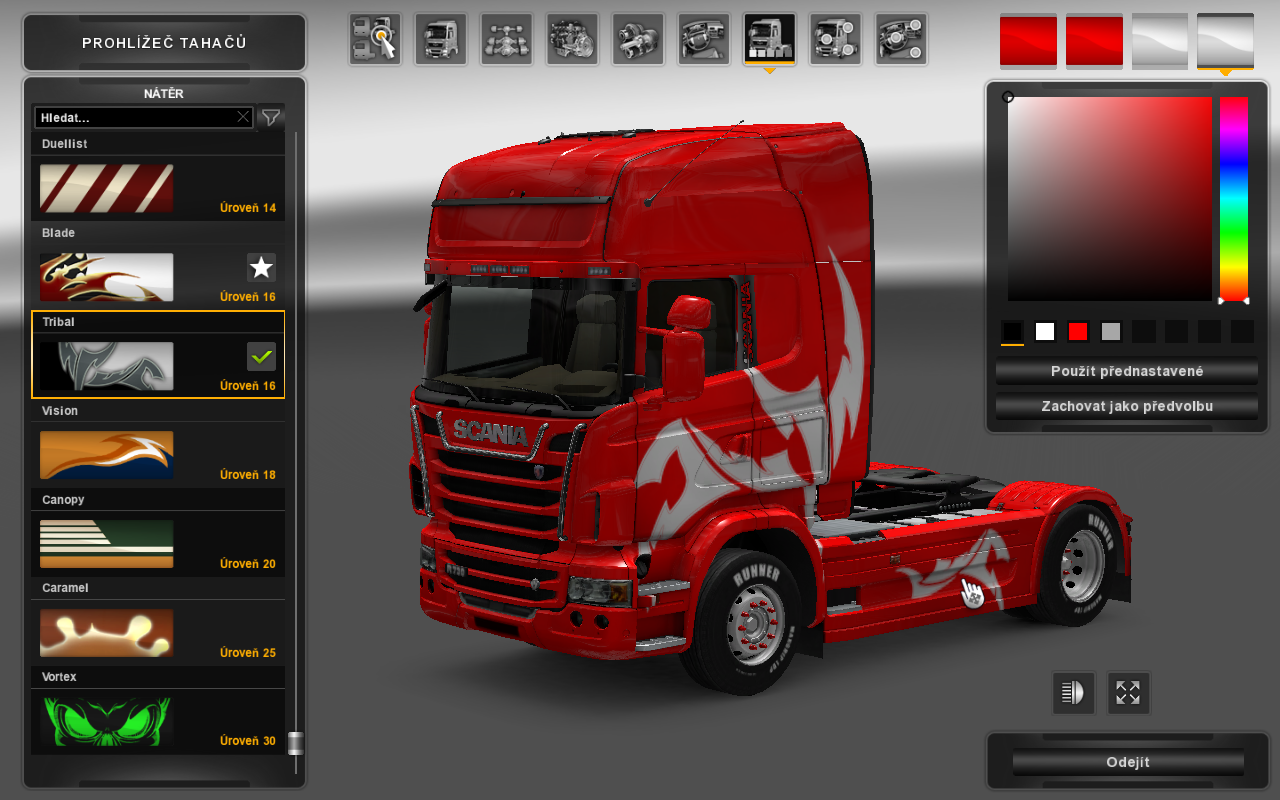Open the paint job filter funnel
The height and width of the screenshot is (800, 1280).
pyautogui.click(x=270, y=117)
